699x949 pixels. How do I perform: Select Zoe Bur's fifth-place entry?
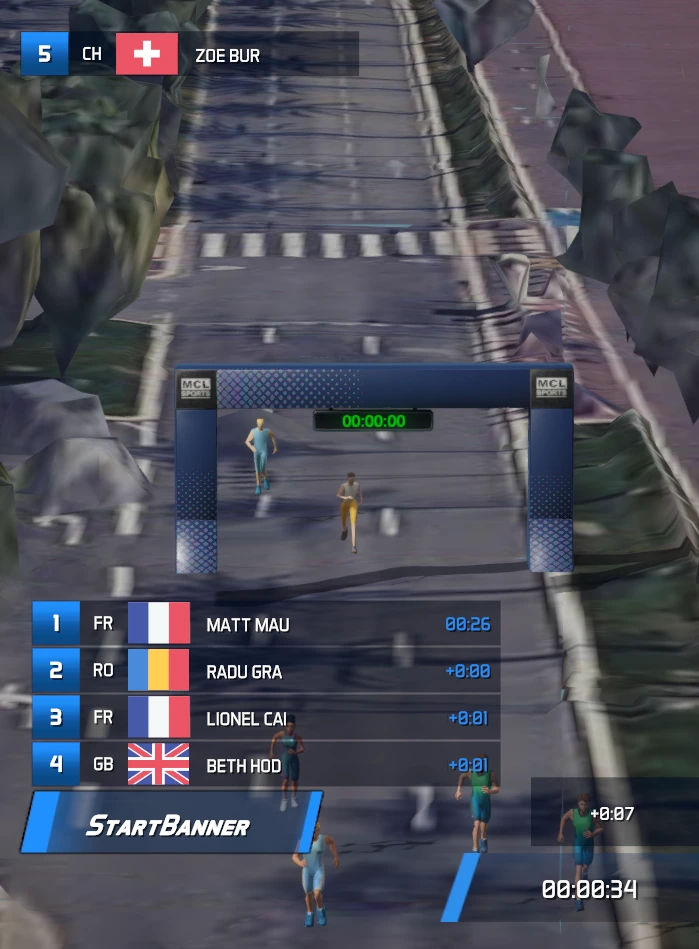(x=190, y=54)
